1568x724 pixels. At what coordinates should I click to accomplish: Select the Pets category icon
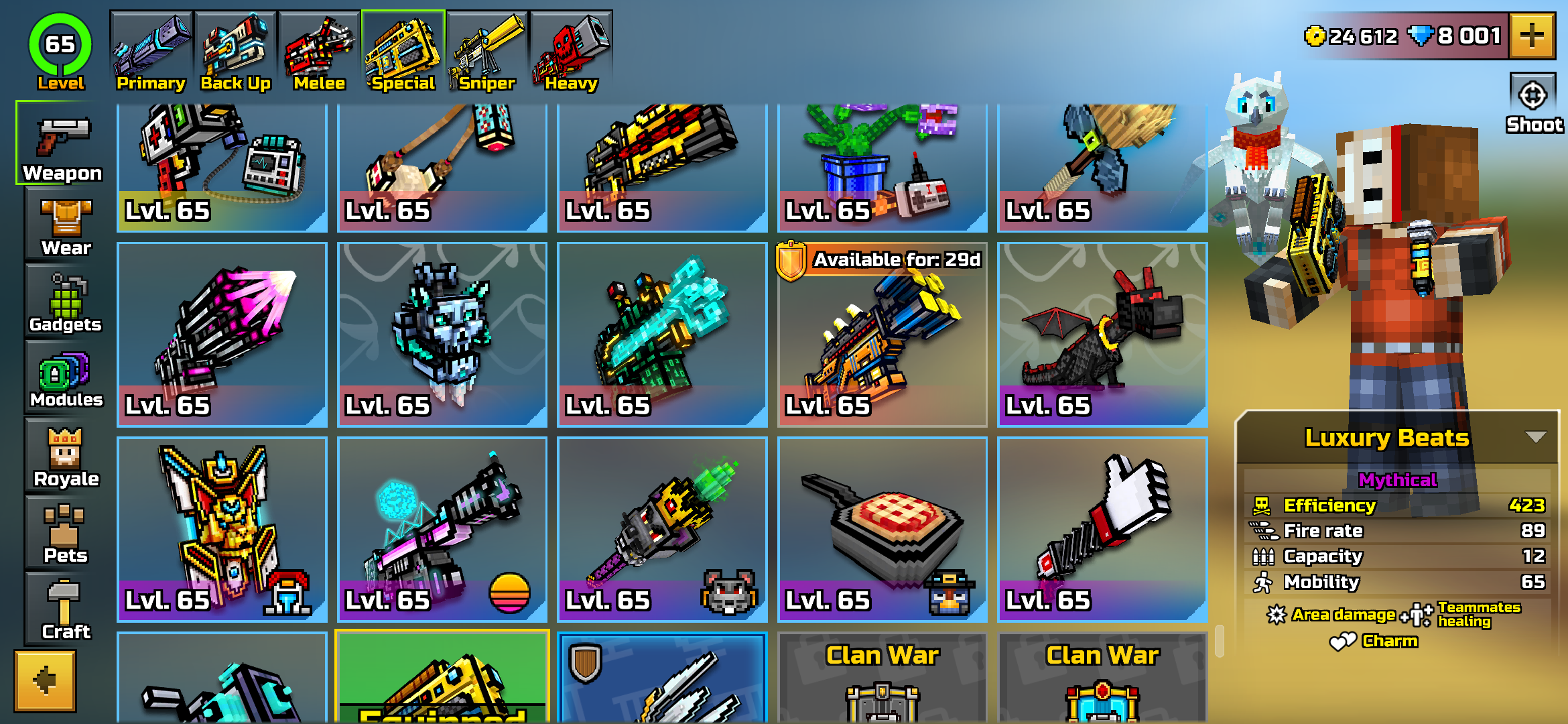59,530
